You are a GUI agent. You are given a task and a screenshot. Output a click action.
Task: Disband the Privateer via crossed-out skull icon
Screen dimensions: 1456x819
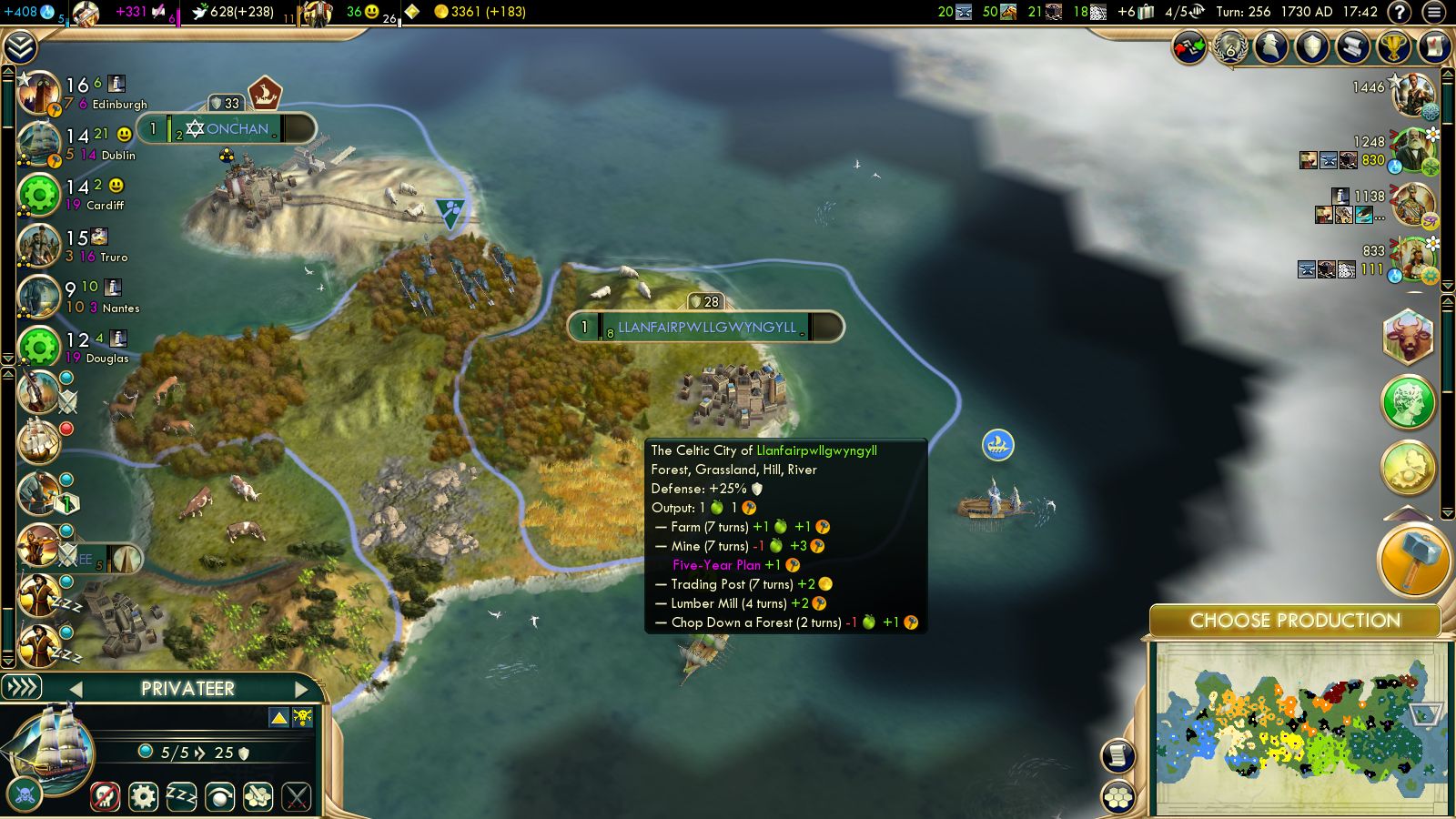(106, 794)
